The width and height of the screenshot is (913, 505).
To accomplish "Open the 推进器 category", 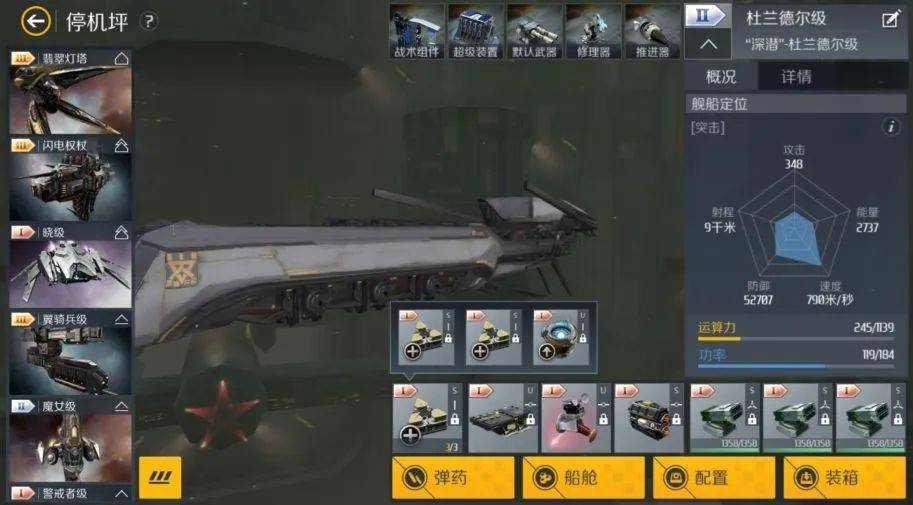I will (x=652, y=30).
